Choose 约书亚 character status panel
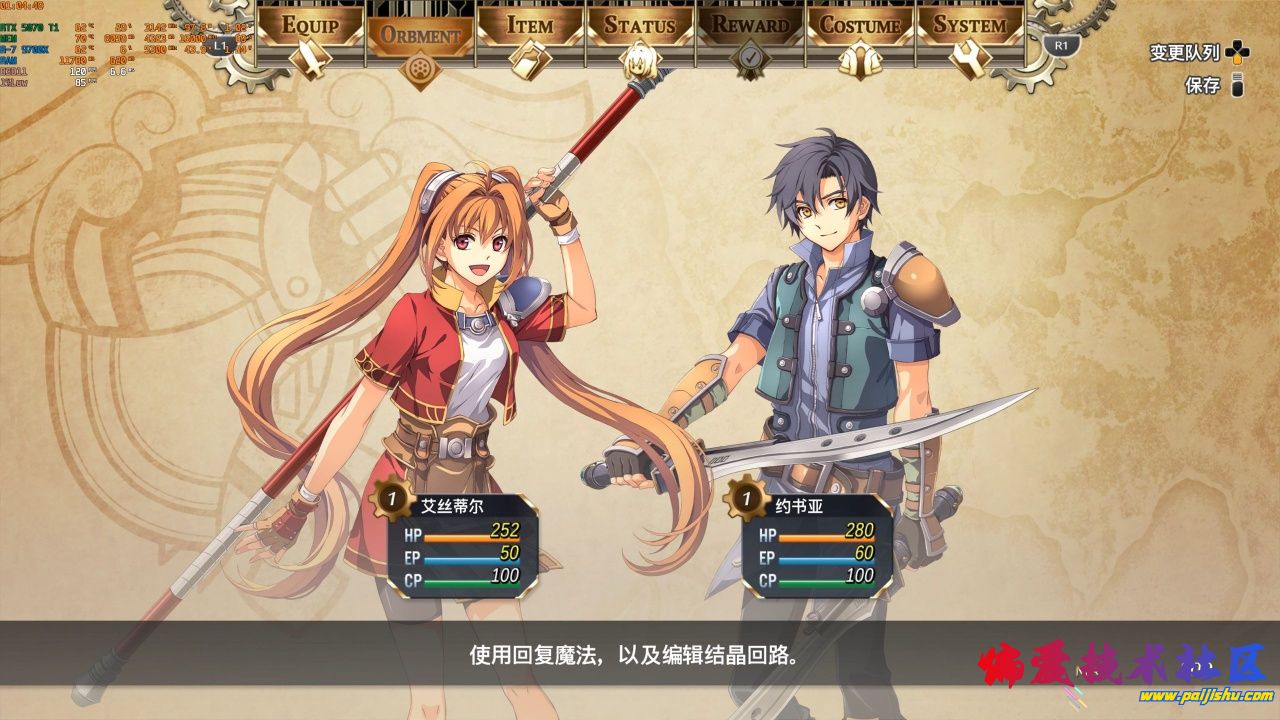The image size is (1280, 720). (x=817, y=543)
